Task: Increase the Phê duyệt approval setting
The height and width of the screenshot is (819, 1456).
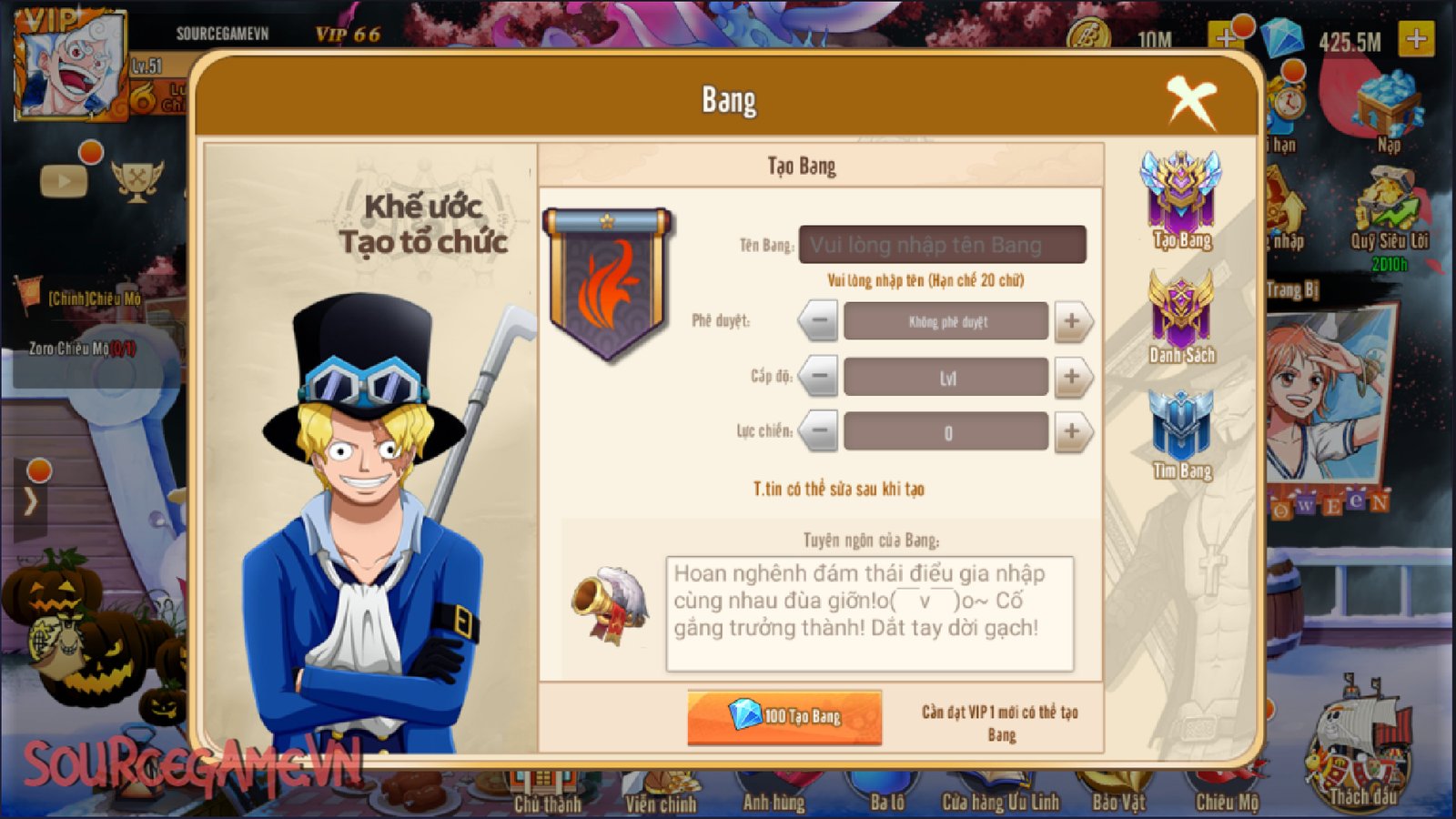Action: pos(1072,321)
